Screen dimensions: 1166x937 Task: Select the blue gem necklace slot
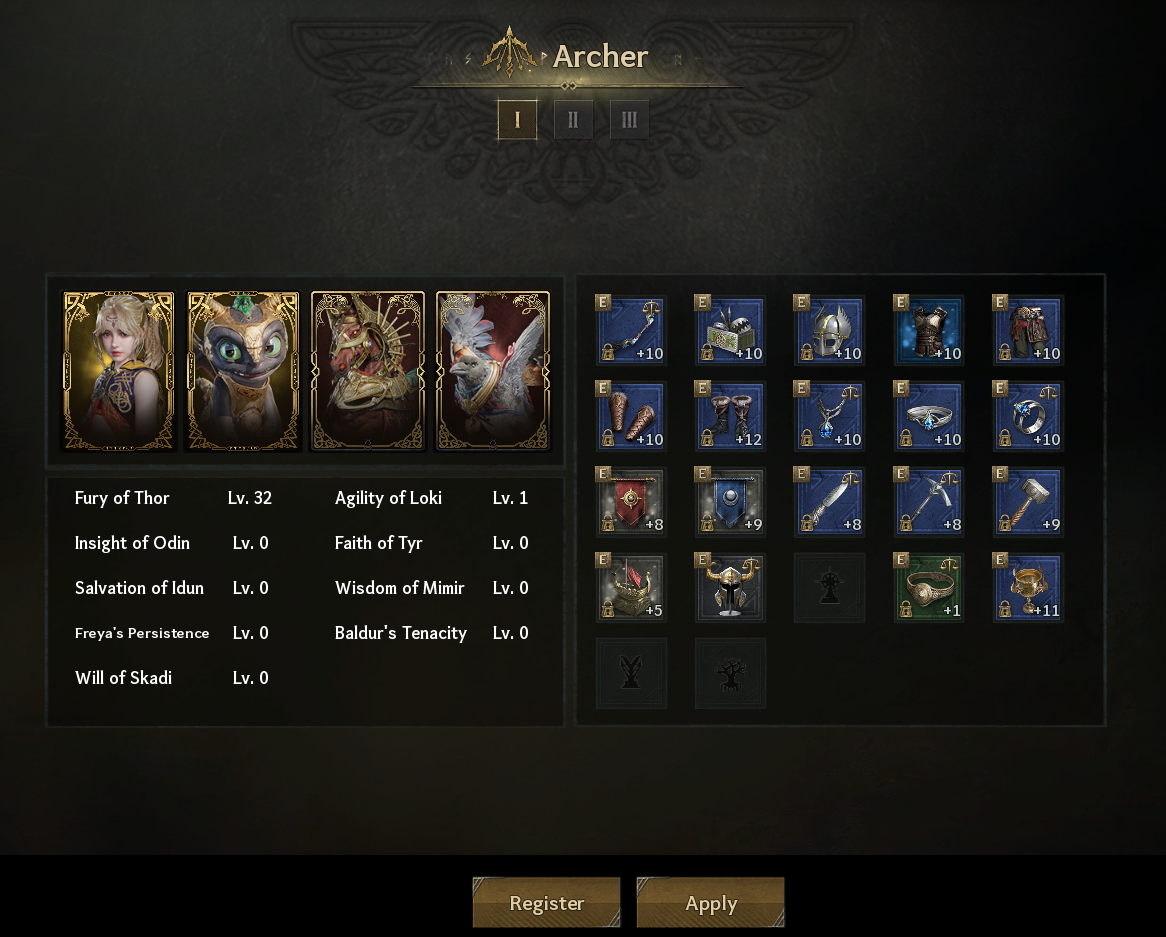pos(829,416)
